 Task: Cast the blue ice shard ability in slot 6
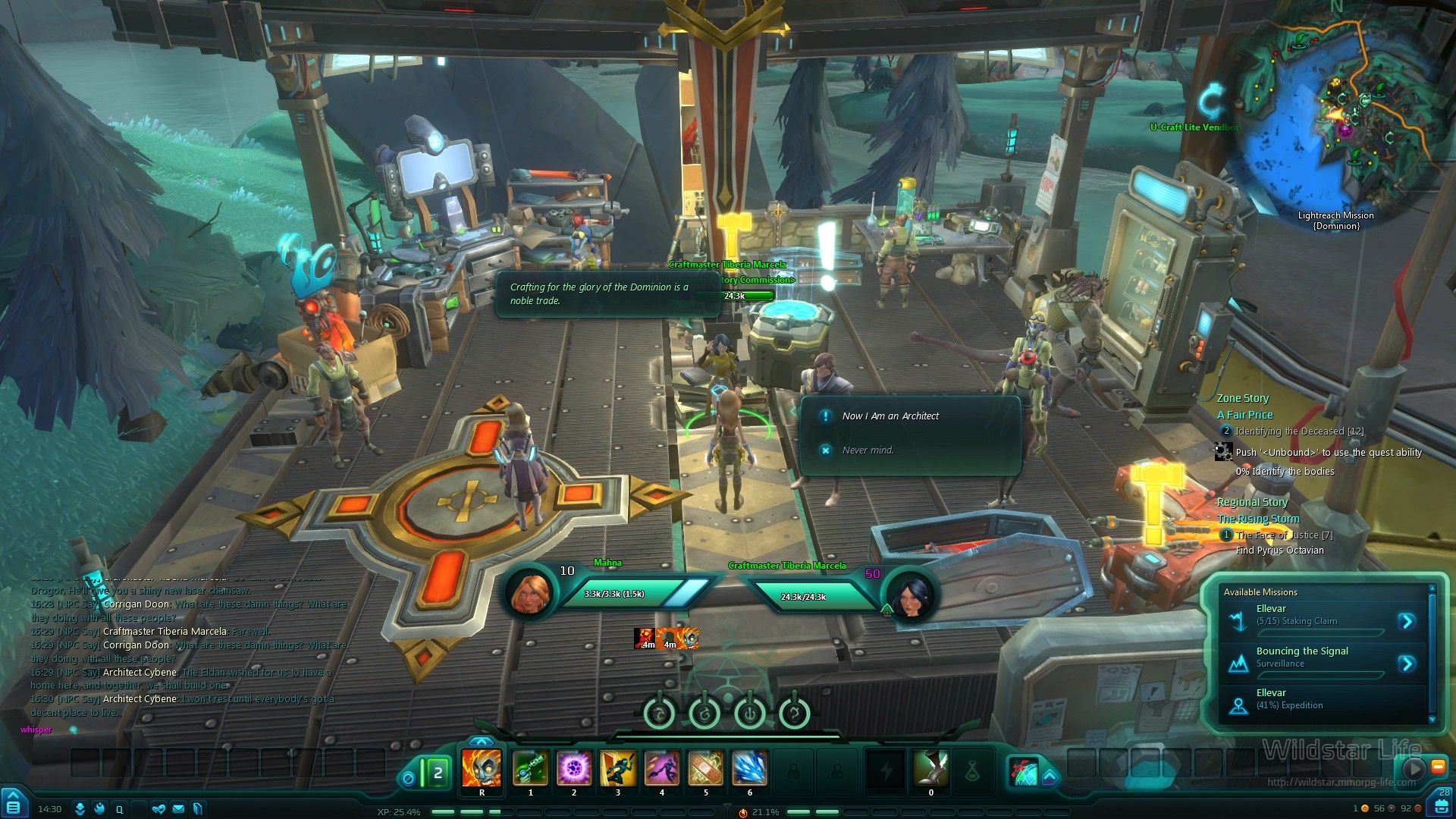[749, 768]
